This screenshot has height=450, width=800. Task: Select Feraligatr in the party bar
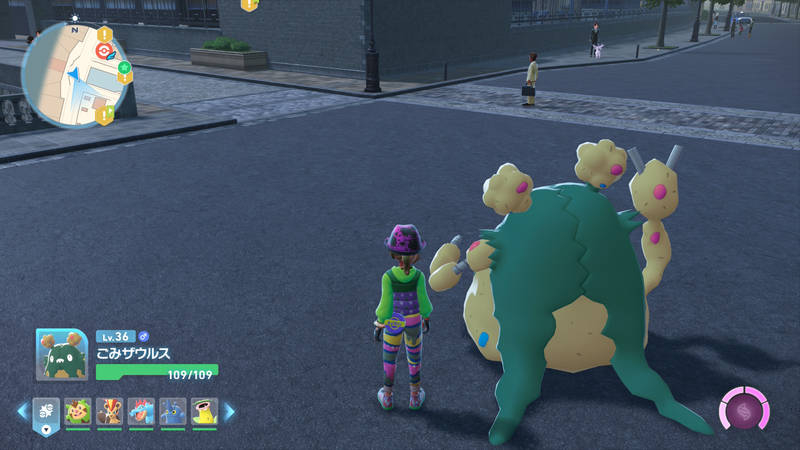click(141, 411)
